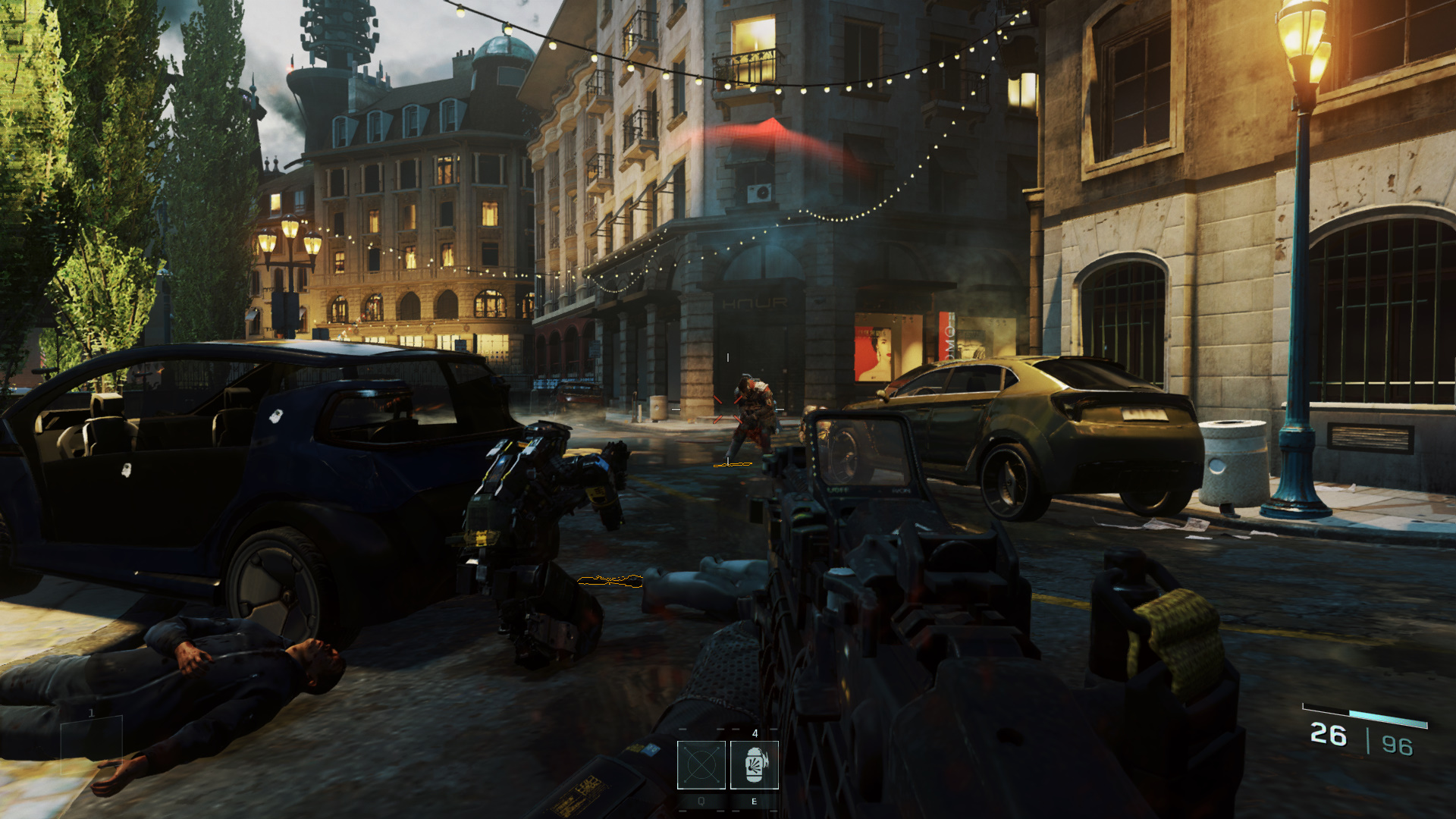
Task: Select the frag grenade equipment slot
Action: tap(754, 765)
